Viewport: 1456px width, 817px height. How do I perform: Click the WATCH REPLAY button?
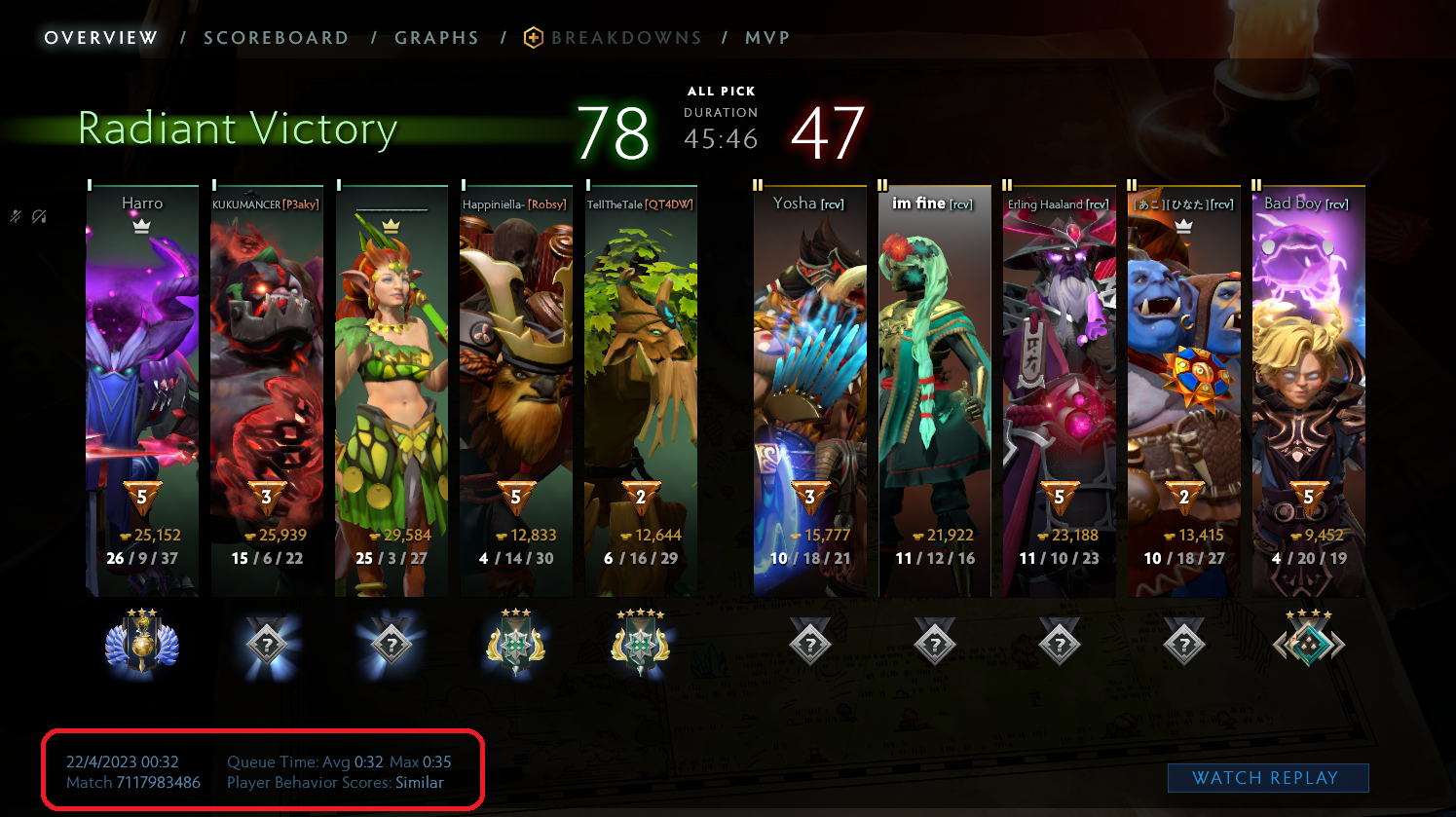(x=1267, y=777)
